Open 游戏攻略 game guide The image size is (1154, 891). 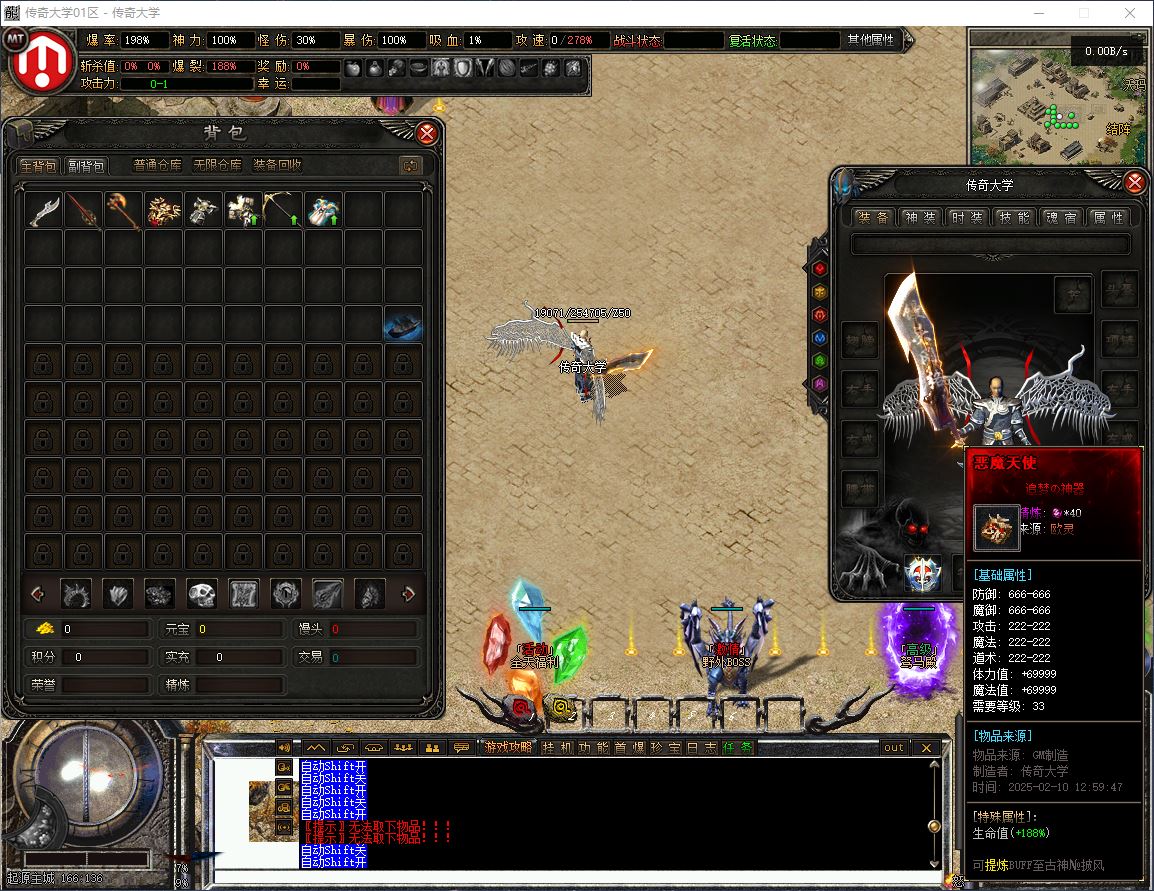[508, 747]
